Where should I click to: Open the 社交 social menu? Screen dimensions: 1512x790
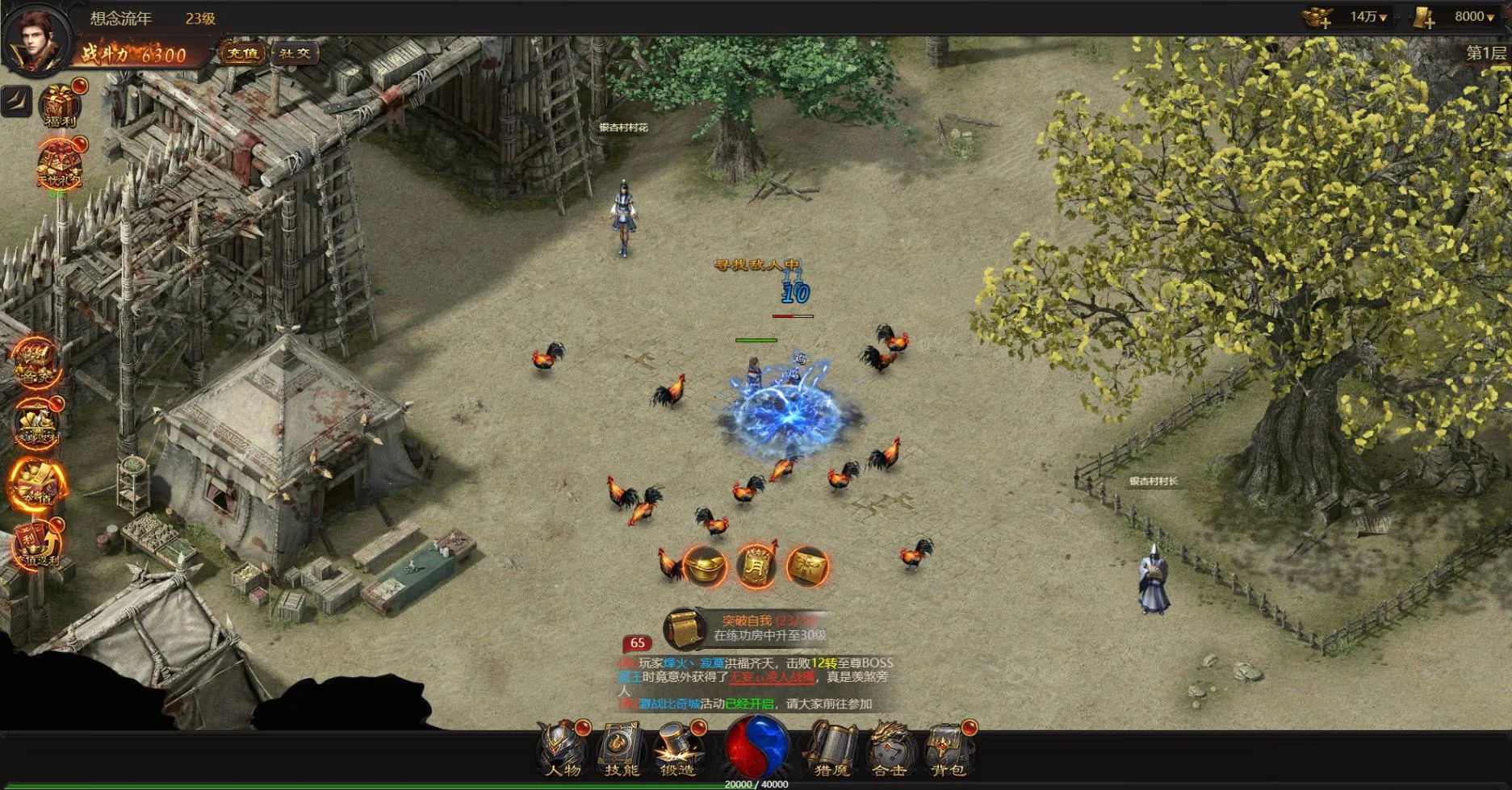(x=295, y=54)
